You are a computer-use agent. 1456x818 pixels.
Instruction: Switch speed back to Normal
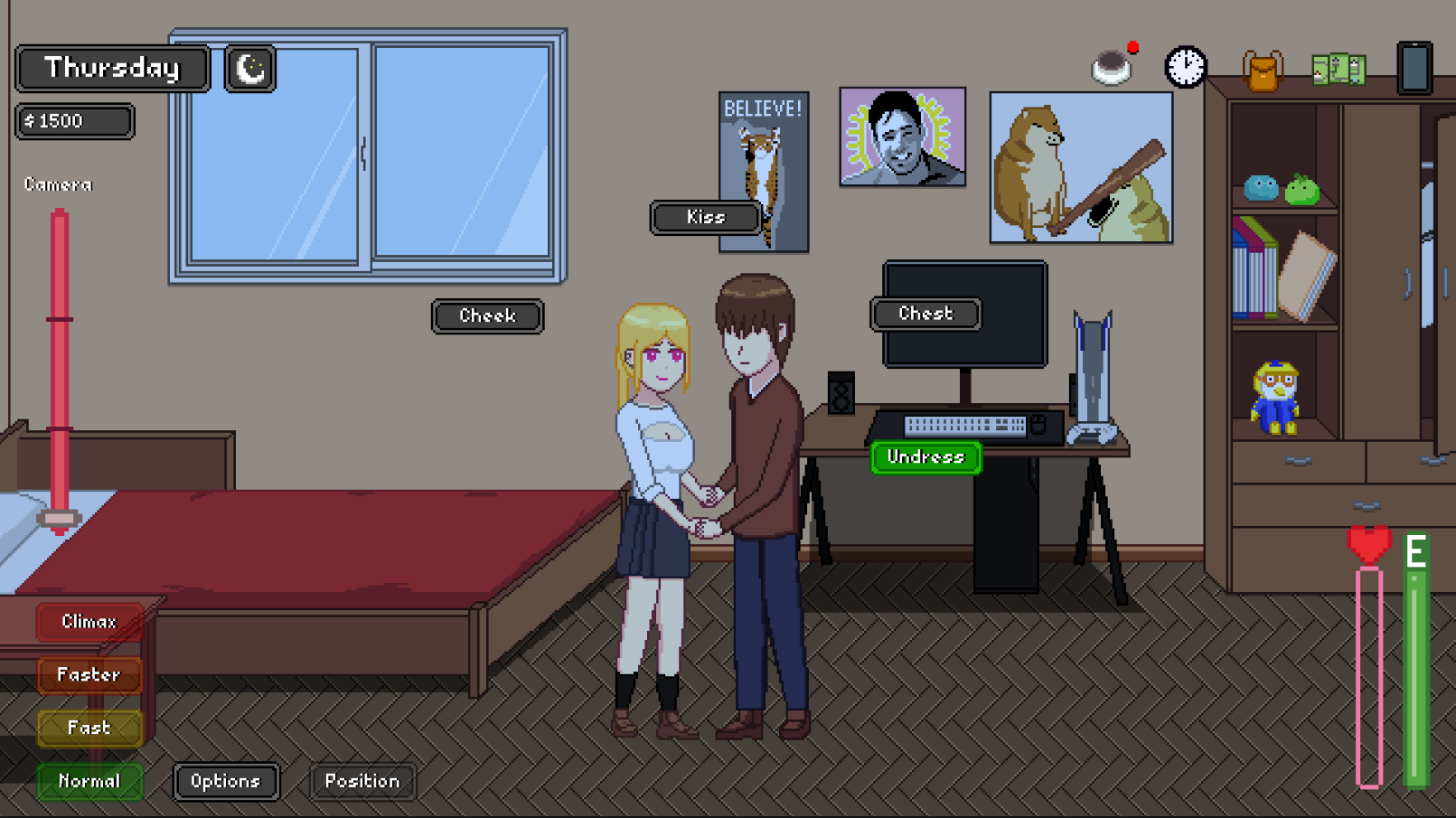(x=89, y=781)
